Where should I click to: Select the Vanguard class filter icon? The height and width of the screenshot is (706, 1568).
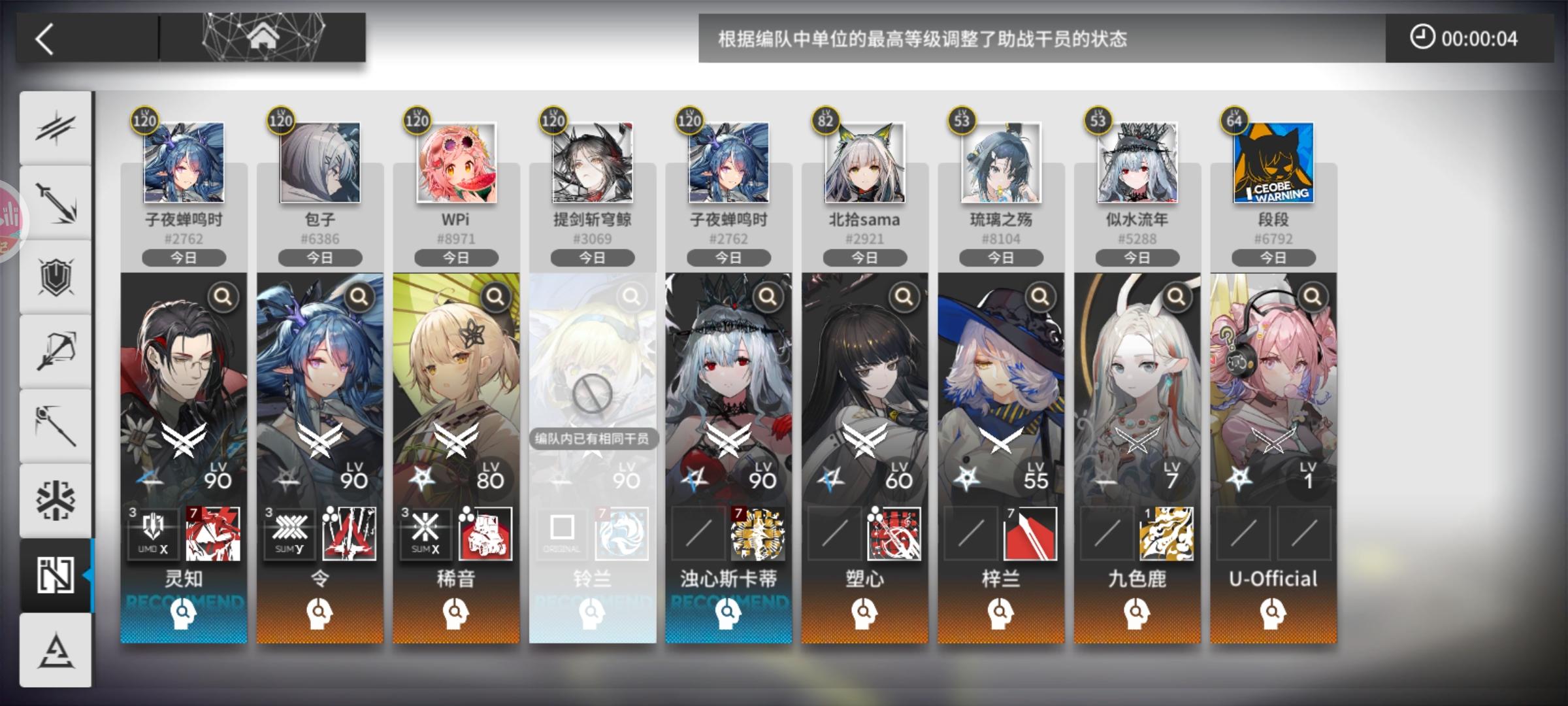[x=56, y=127]
